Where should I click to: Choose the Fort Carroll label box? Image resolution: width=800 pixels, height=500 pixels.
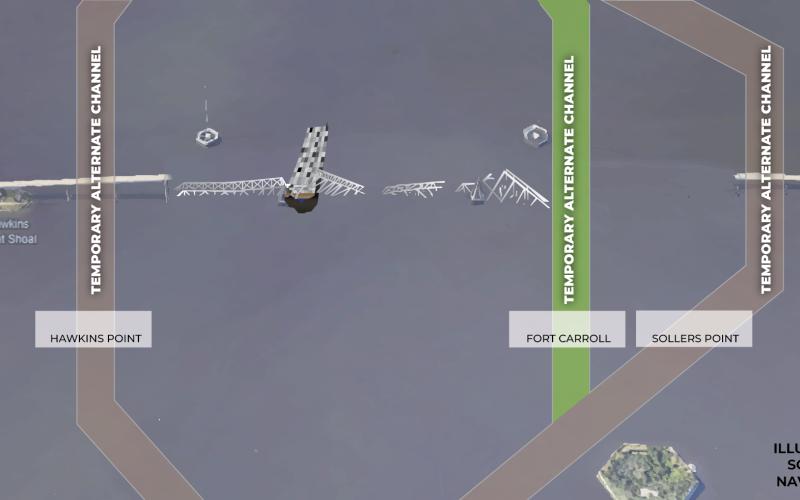(x=567, y=329)
